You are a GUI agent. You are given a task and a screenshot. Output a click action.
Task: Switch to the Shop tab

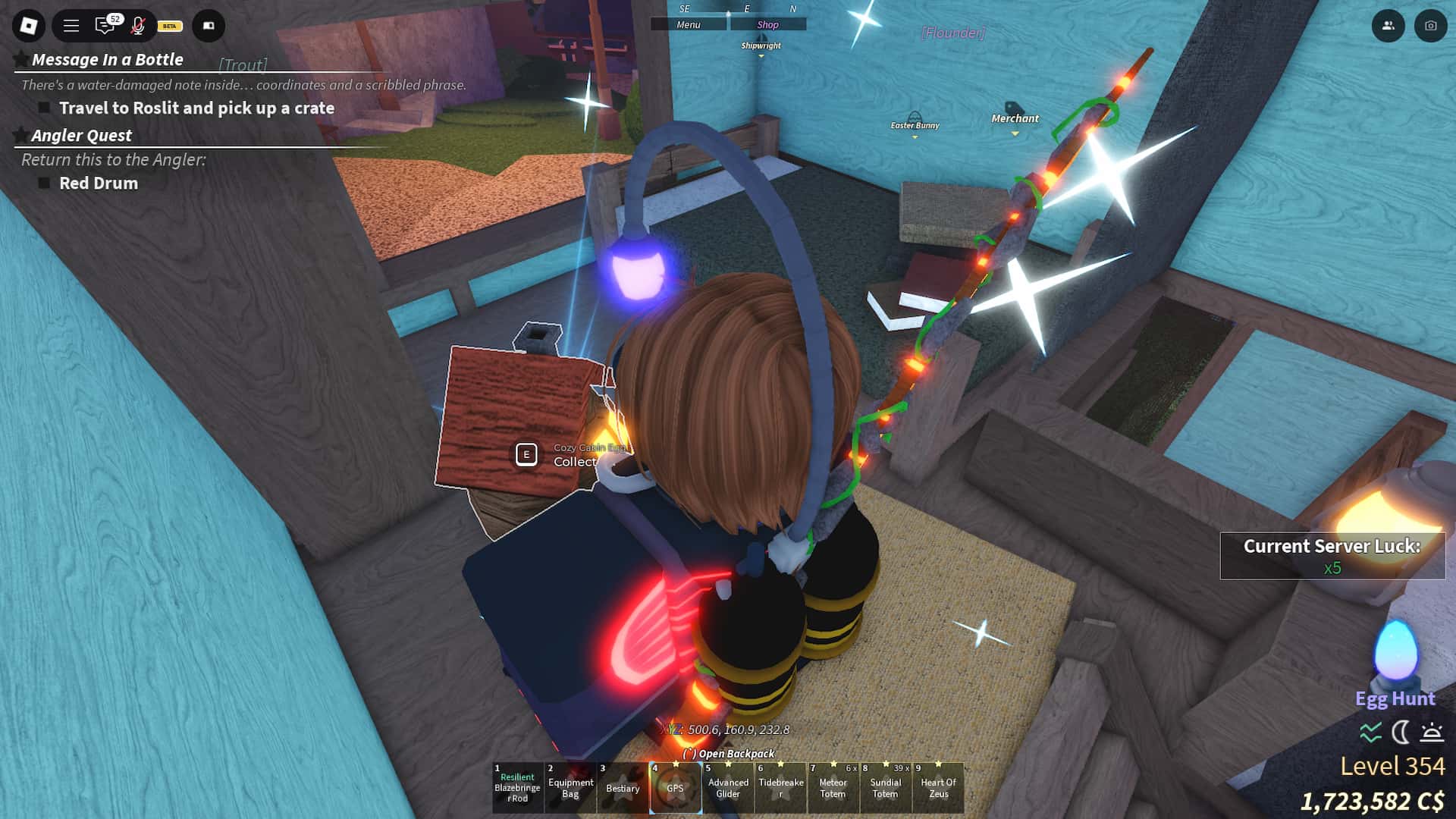pos(767,24)
